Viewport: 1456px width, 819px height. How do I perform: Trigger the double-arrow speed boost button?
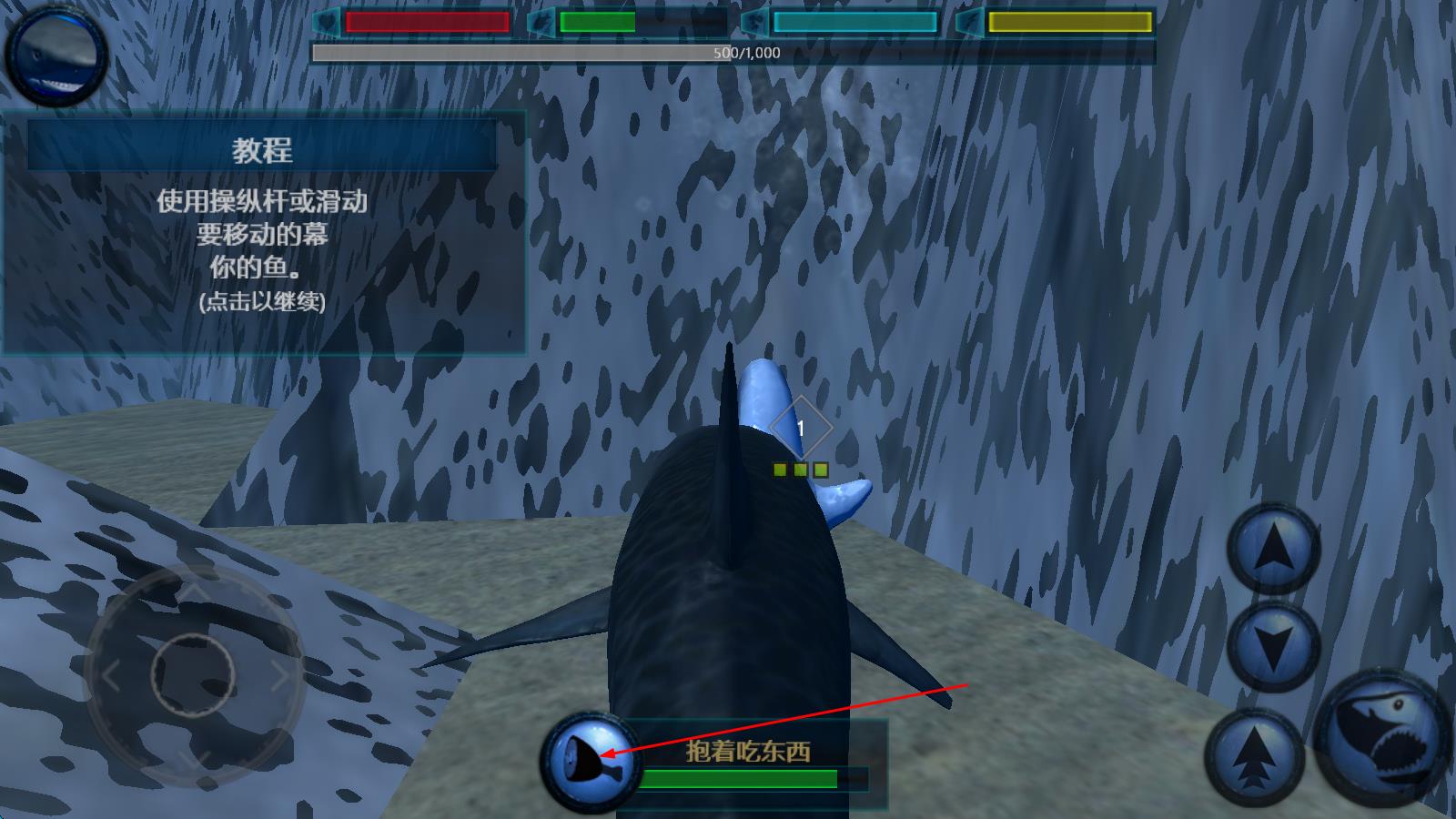click(x=1255, y=756)
